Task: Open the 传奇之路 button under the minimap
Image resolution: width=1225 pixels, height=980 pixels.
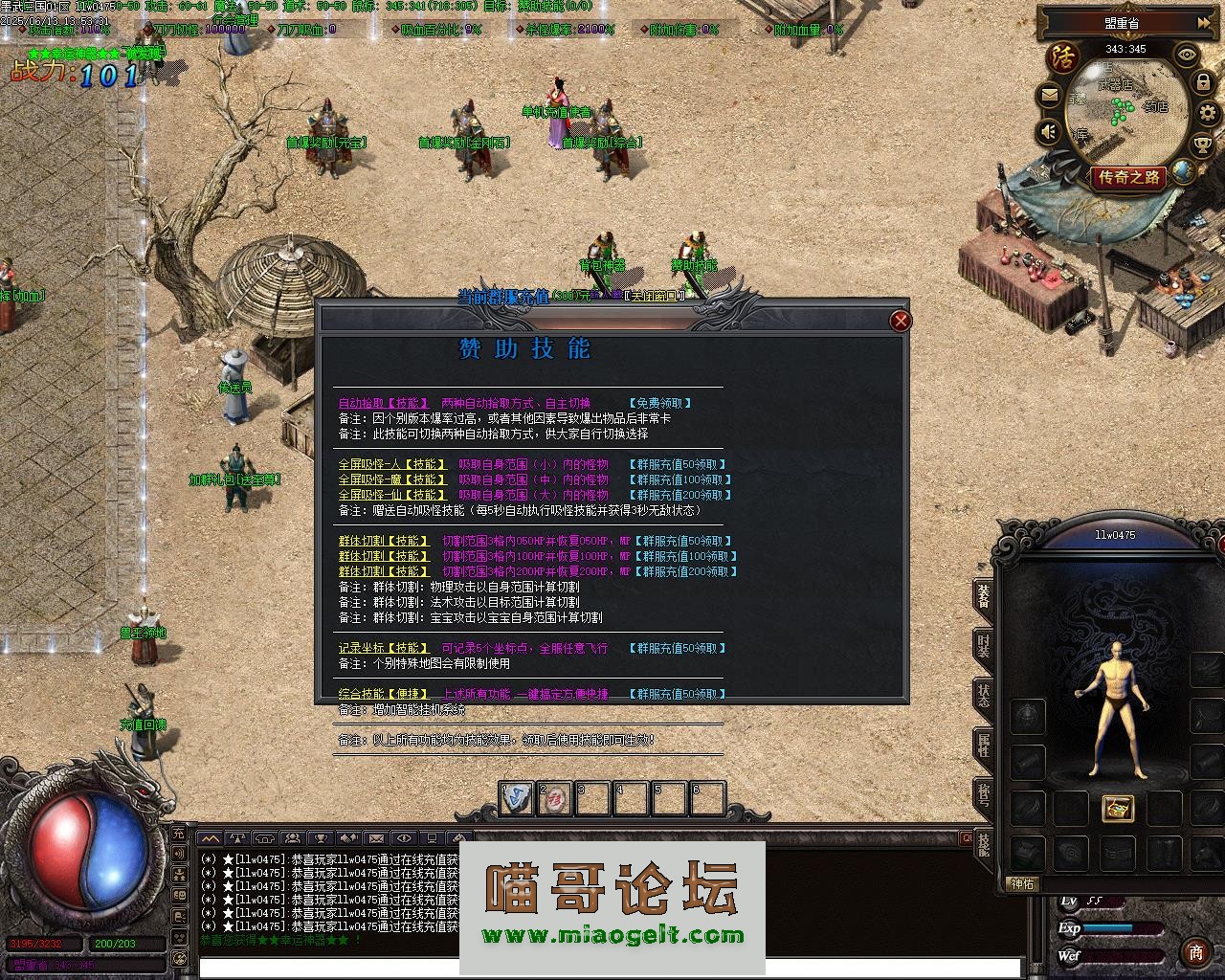Action: (x=1129, y=177)
